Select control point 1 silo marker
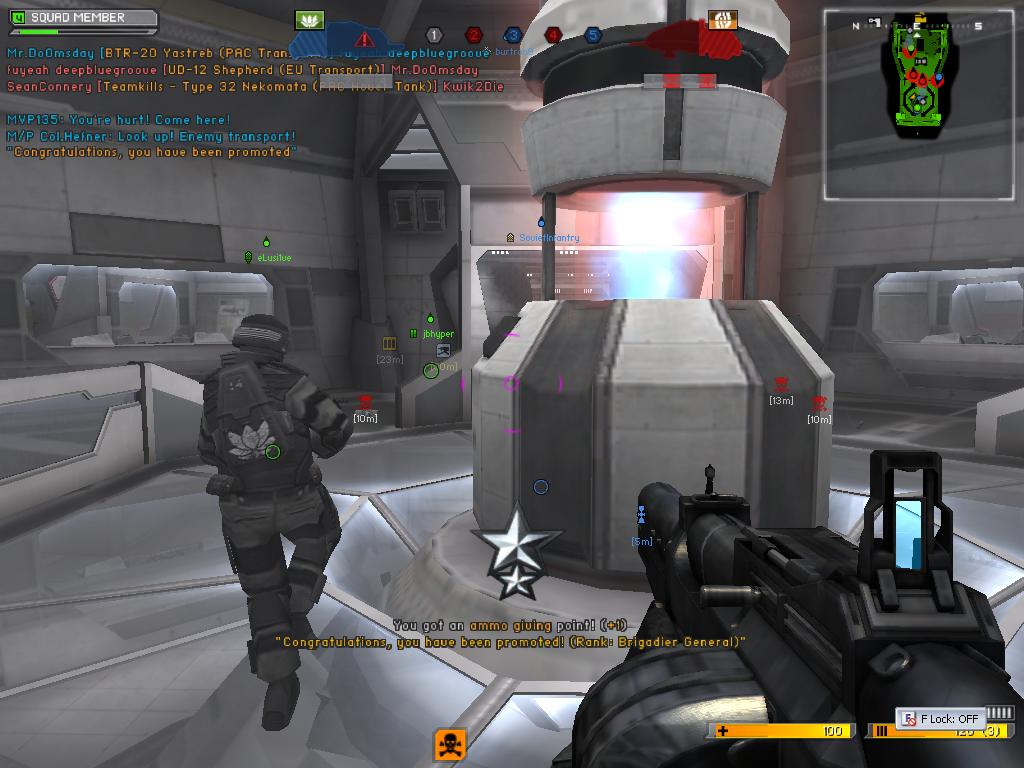This screenshot has height=768, width=1024. coord(433,36)
